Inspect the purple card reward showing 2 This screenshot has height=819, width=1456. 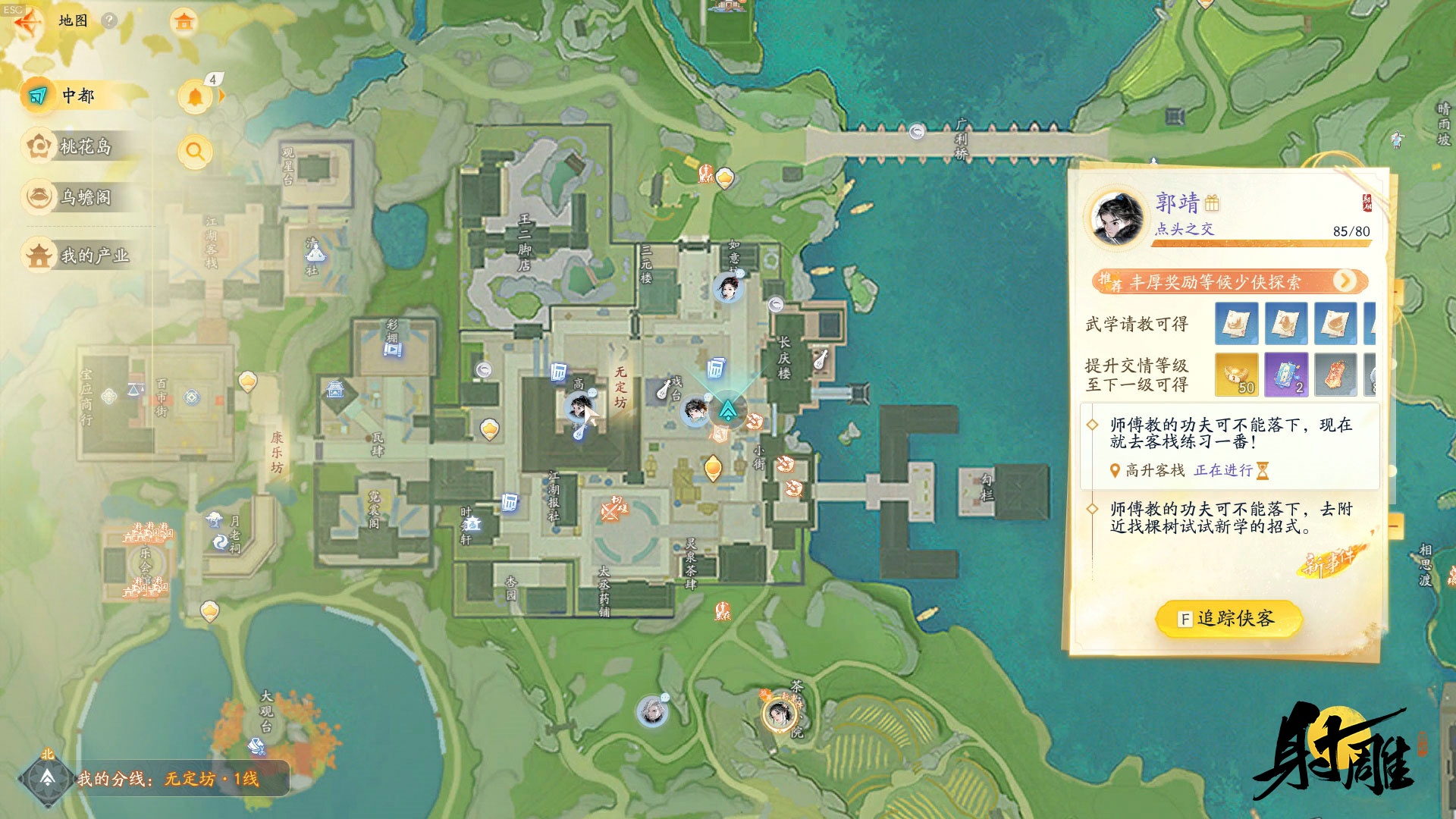click(x=1286, y=375)
